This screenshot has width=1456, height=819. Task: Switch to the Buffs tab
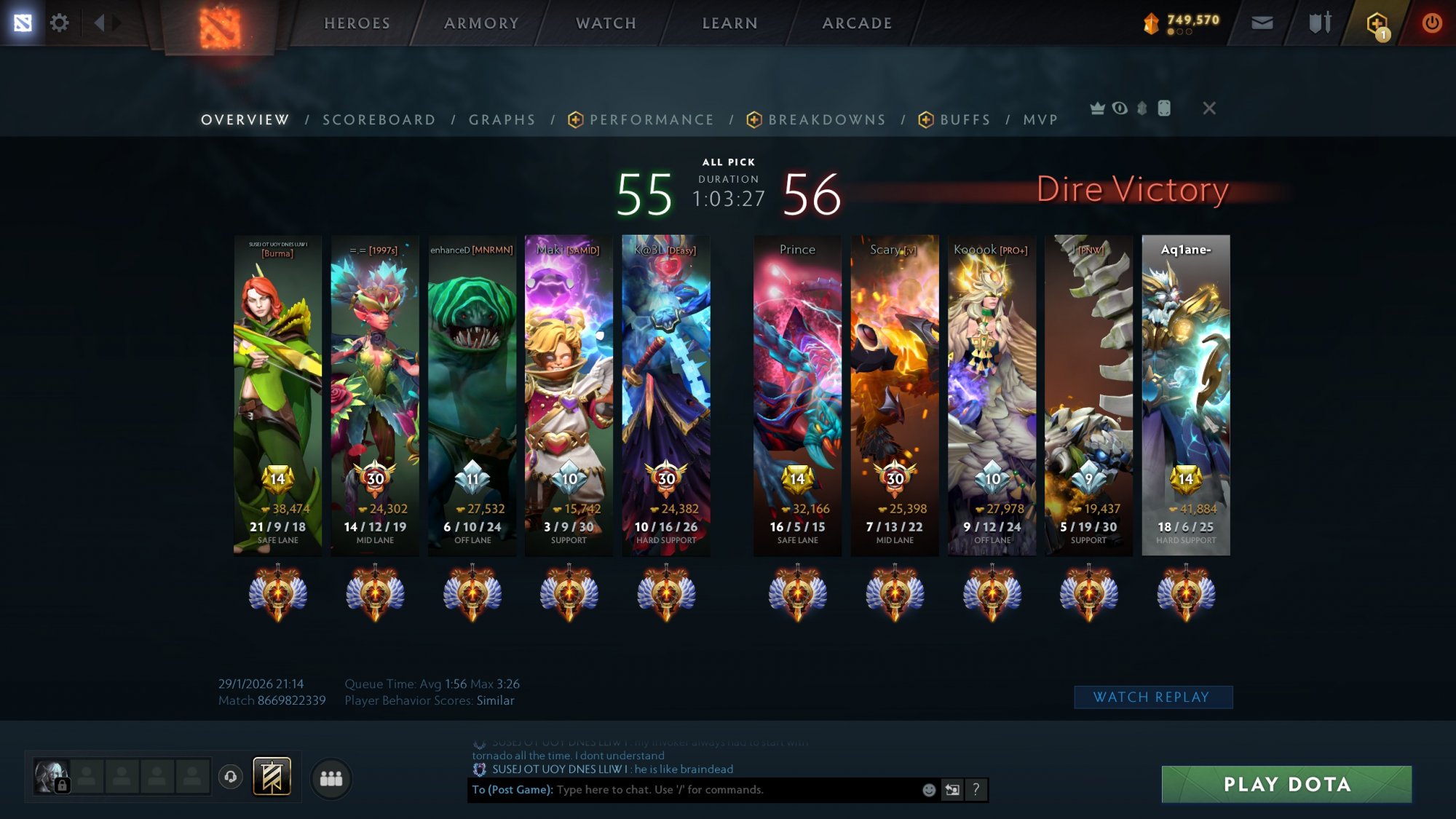tap(965, 120)
